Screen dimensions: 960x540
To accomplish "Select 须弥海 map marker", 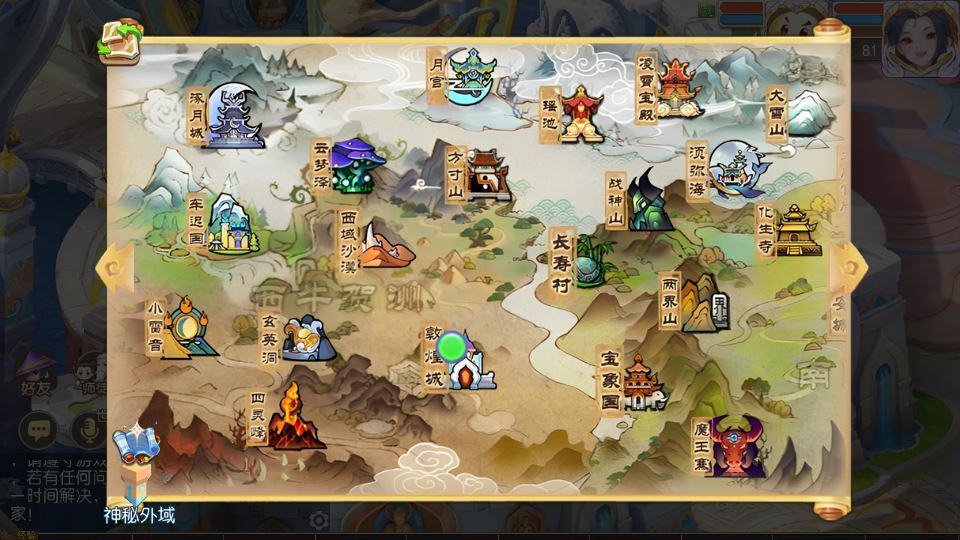I will (x=738, y=170).
